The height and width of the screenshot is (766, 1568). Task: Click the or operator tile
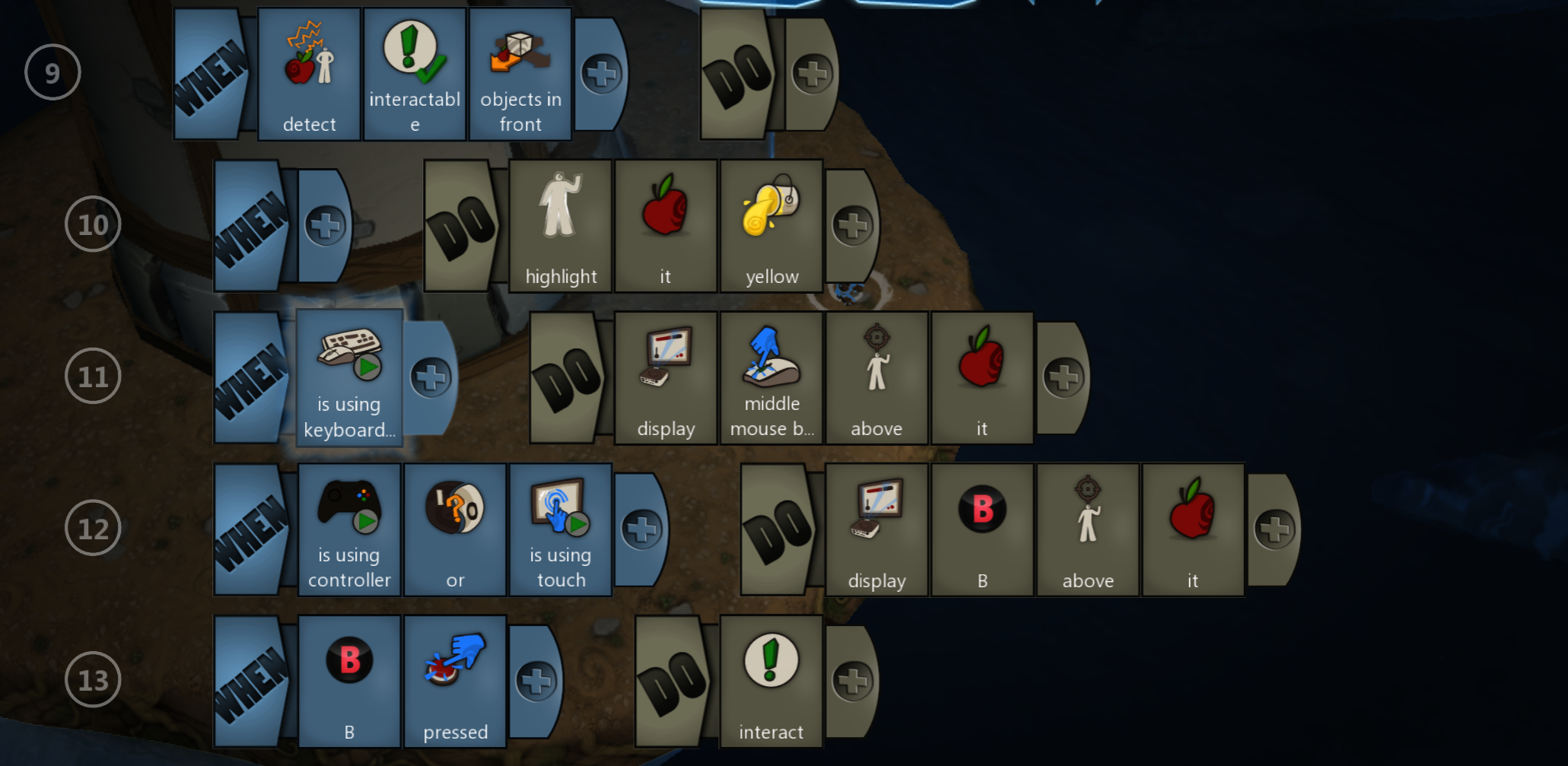pyautogui.click(x=455, y=529)
